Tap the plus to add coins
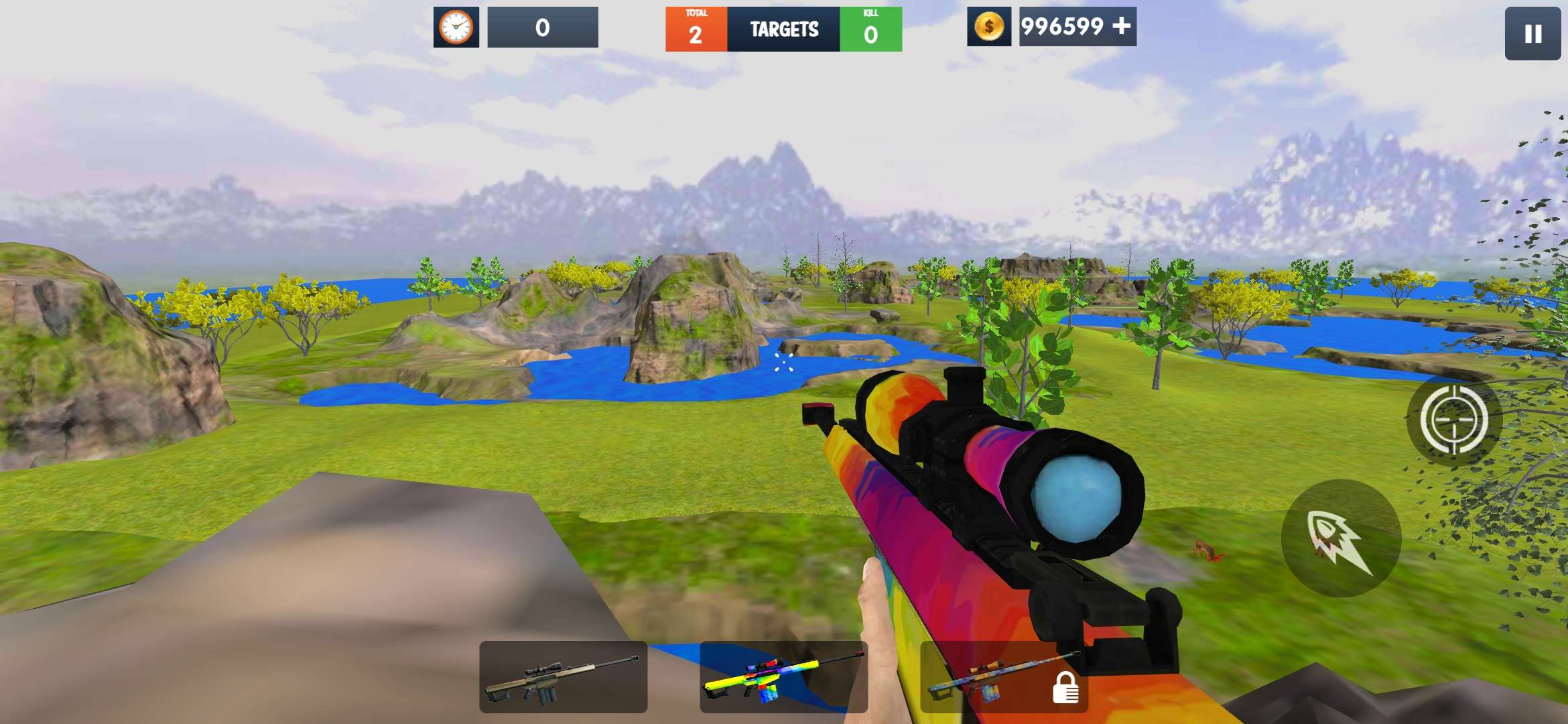The height and width of the screenshot is (724, 1568). pos(1122,26)
